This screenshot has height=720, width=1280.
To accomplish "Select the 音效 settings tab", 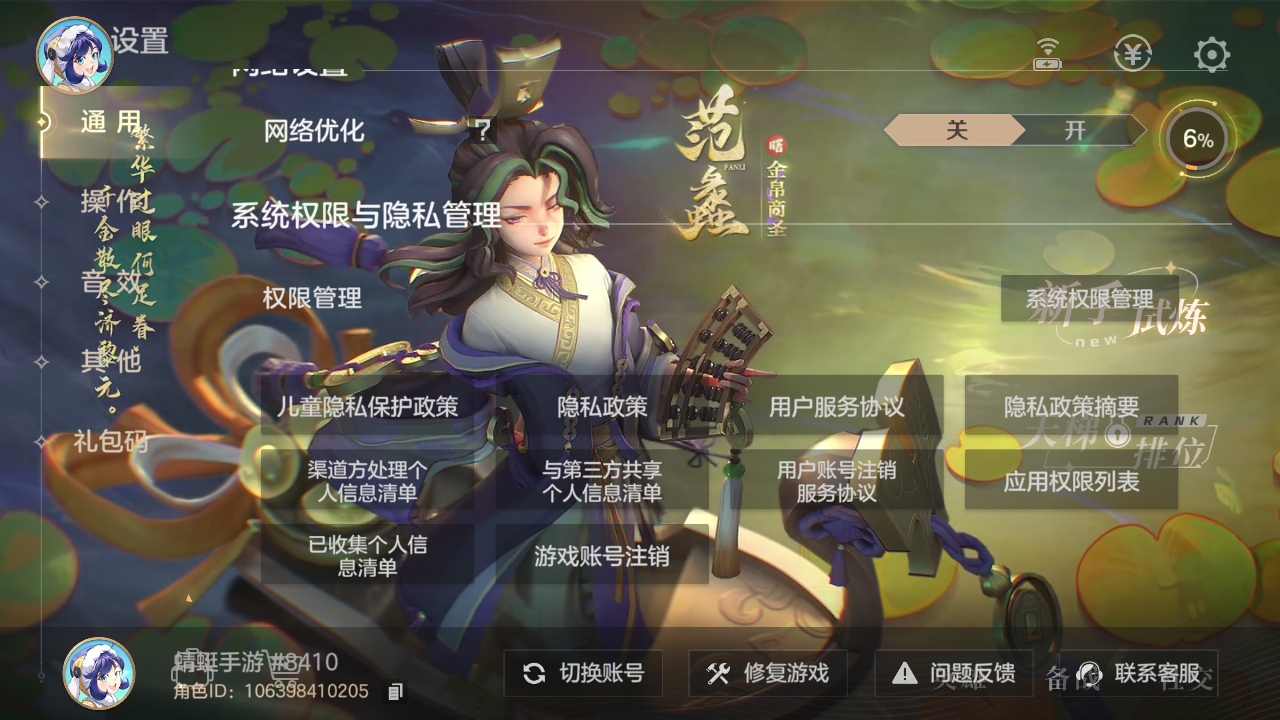I will click(110, 282).
